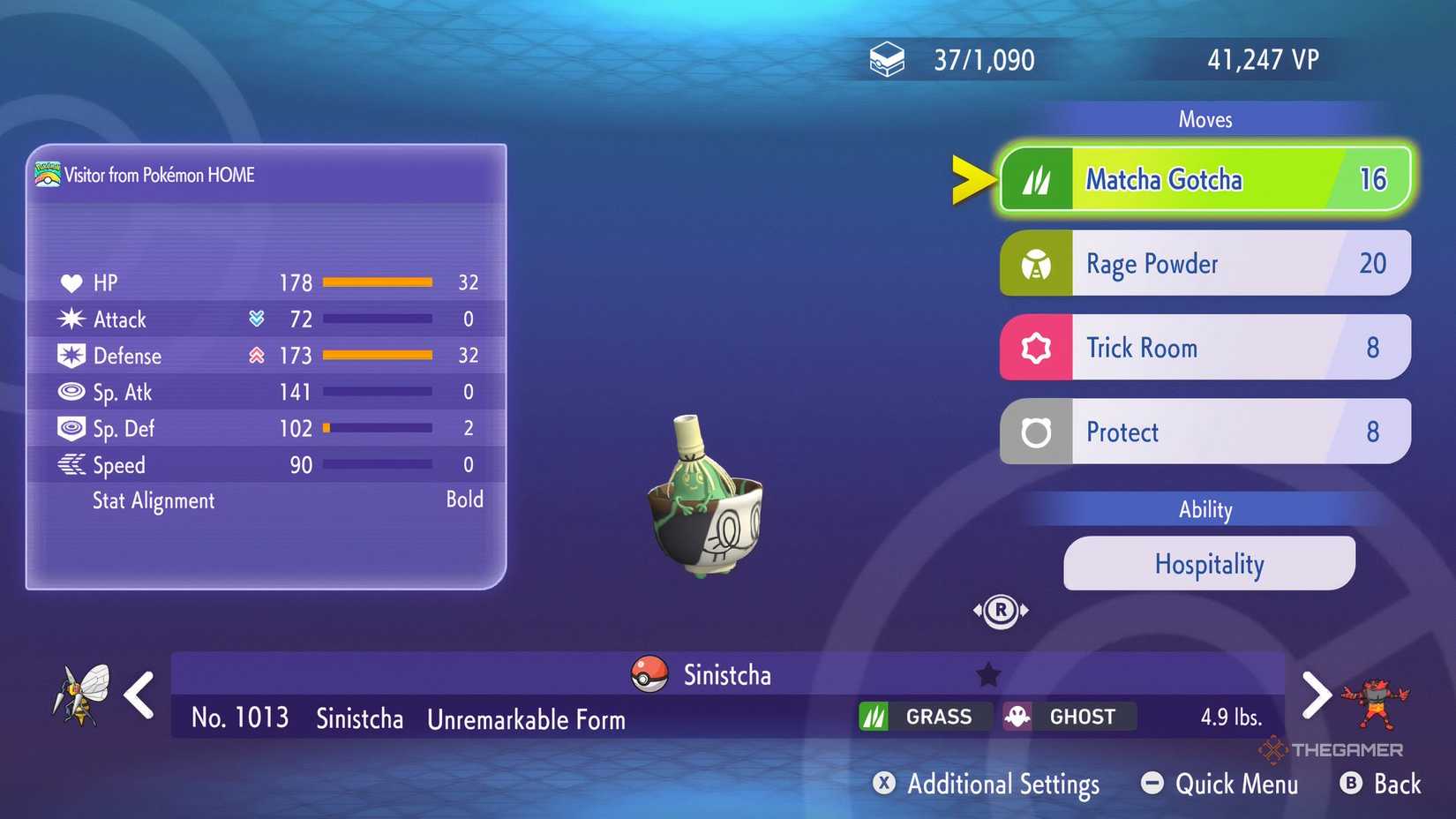Screen dimensions: 1456x819
Task: Click the R button rotate indicator
Action: [x=1002, y=610]
